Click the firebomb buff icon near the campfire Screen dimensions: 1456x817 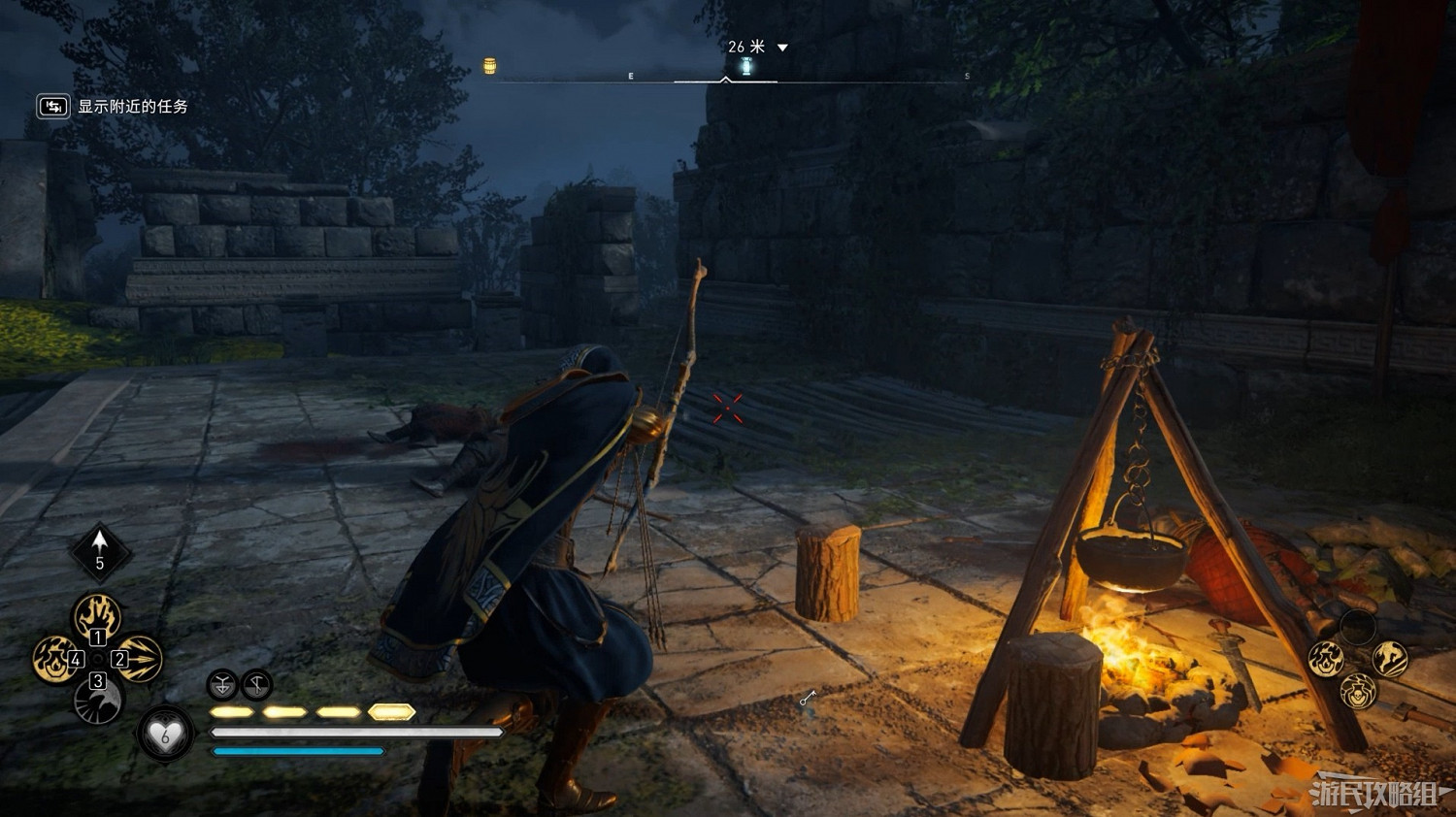[x=1326, y=658]
